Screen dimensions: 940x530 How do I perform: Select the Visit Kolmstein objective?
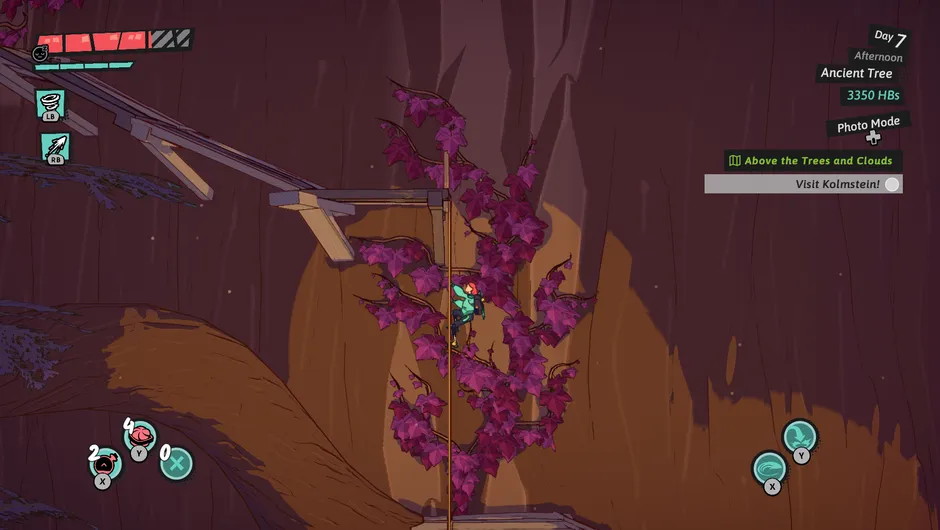click(x=803, y=184)
